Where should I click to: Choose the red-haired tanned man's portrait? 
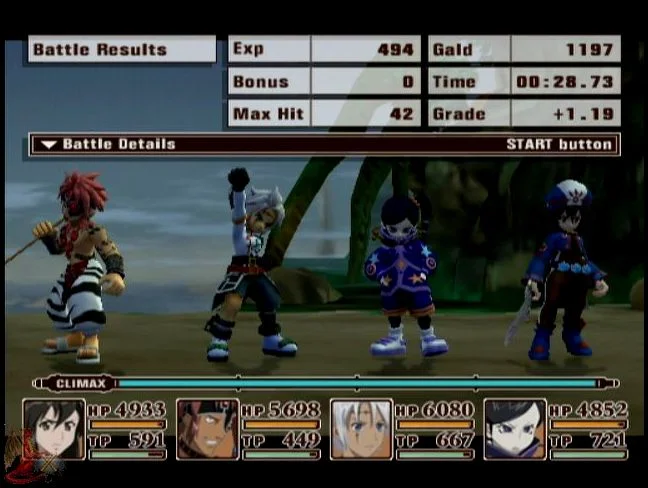pyautogui.click(x=207, y=429)
